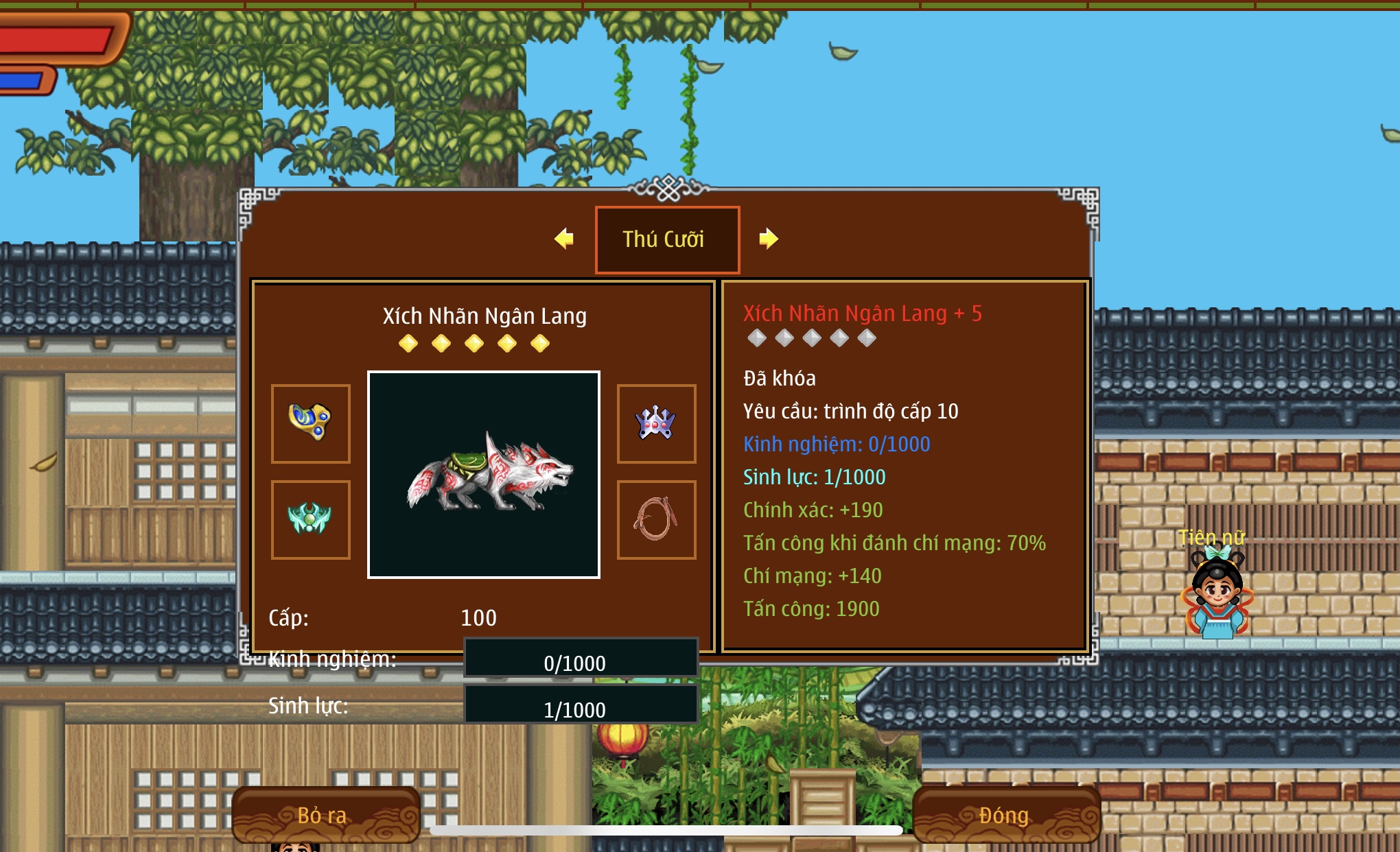Click the right yellow arrow beside Thú Cưỡi
Viewport: 1400px width, 852px height.
[x=769, y=239]
